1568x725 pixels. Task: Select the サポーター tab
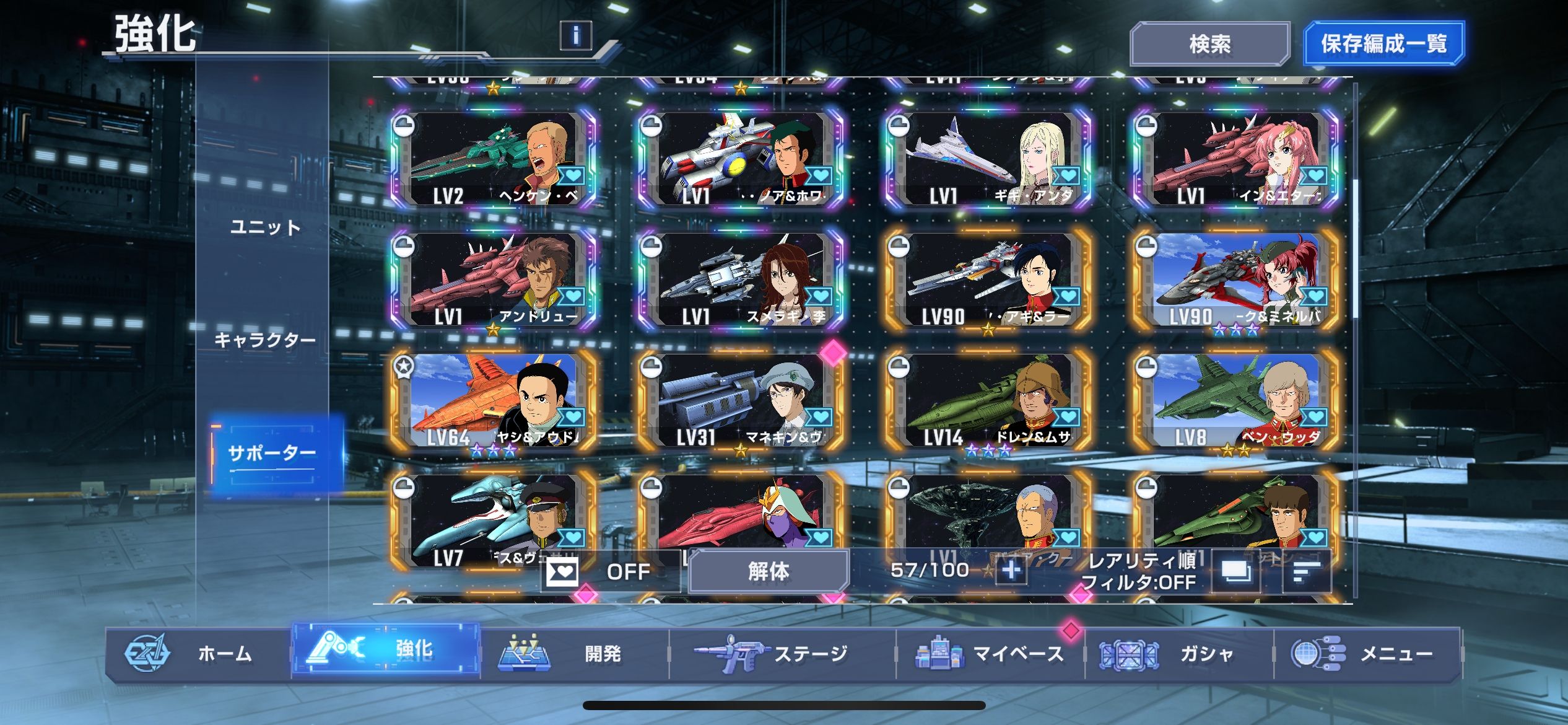tap(272, 453)
